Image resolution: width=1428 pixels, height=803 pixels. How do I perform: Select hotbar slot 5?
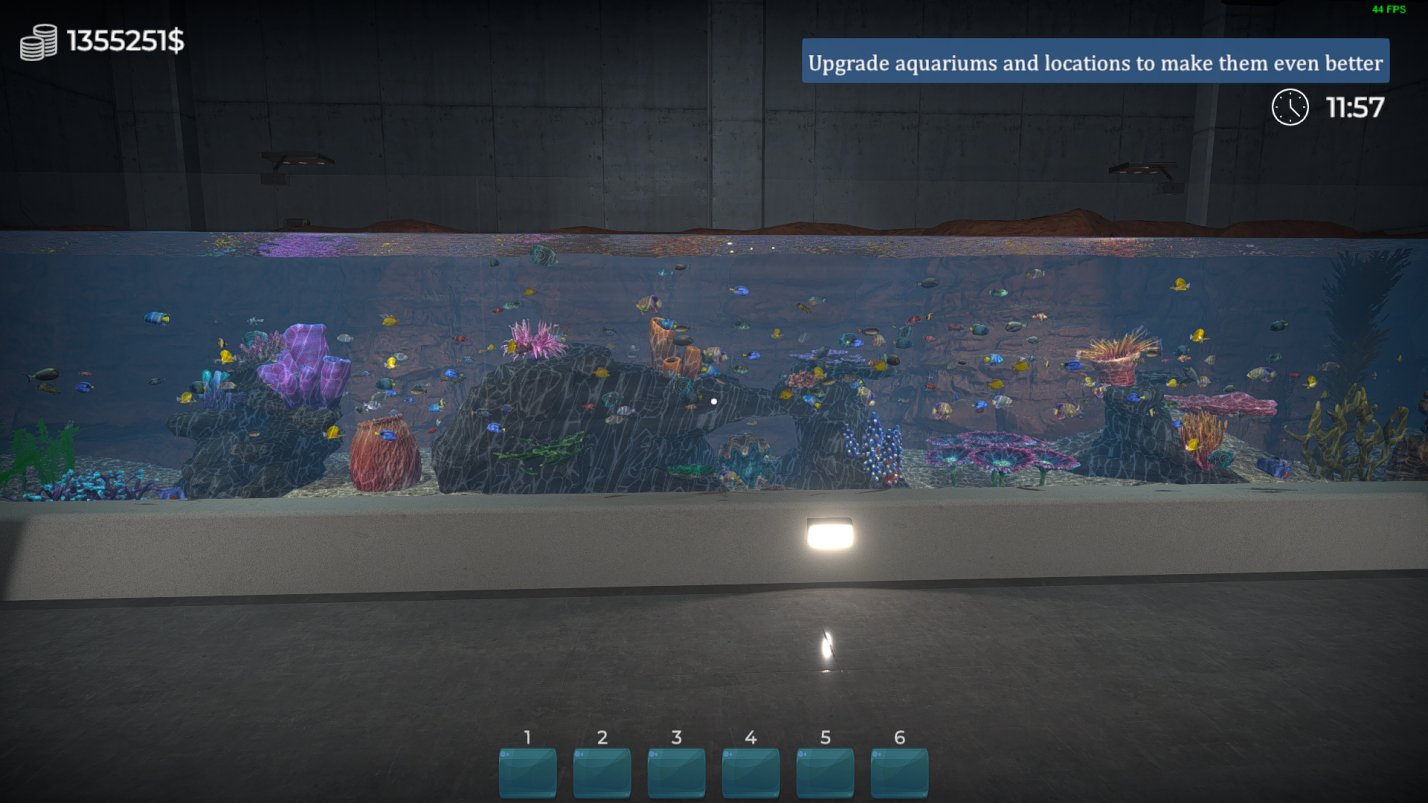pyautogui.click(x=825, y=771)
